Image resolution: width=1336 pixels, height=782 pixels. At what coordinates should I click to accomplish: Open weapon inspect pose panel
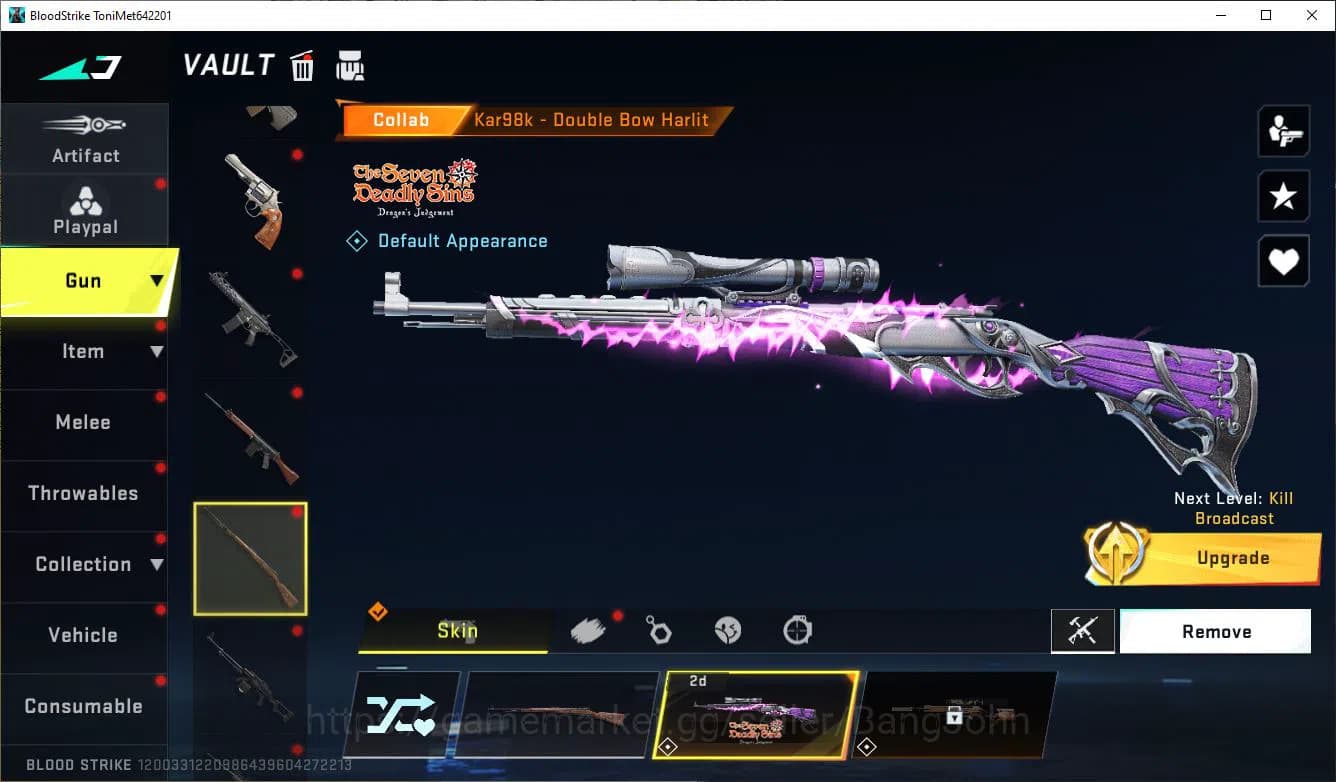pos(1283,130)
